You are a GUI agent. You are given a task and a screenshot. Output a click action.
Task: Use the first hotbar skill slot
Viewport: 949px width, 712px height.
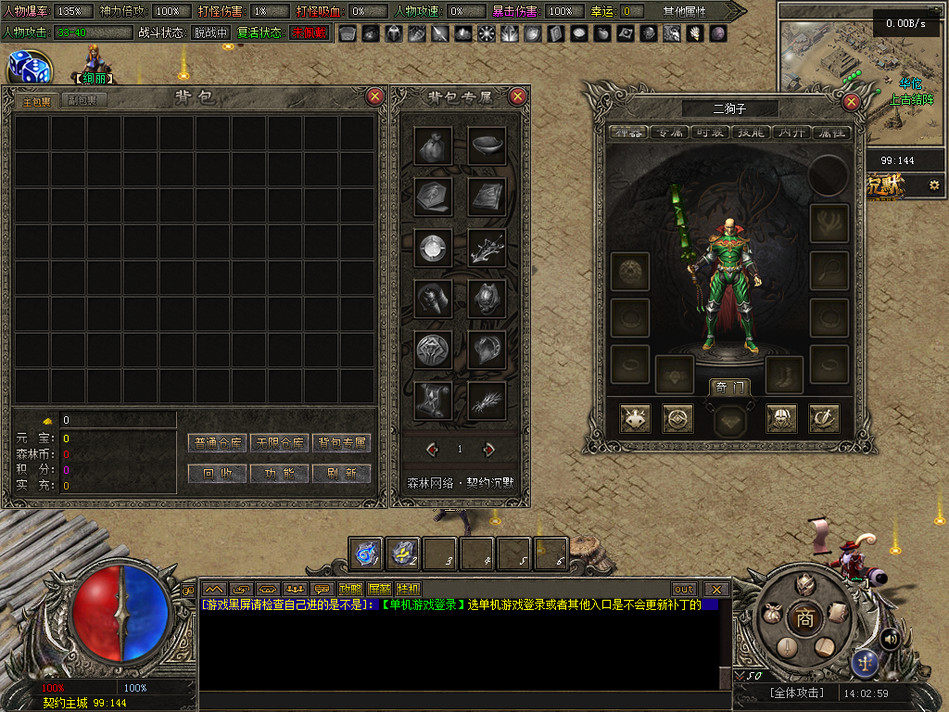(x=366, y=553)
